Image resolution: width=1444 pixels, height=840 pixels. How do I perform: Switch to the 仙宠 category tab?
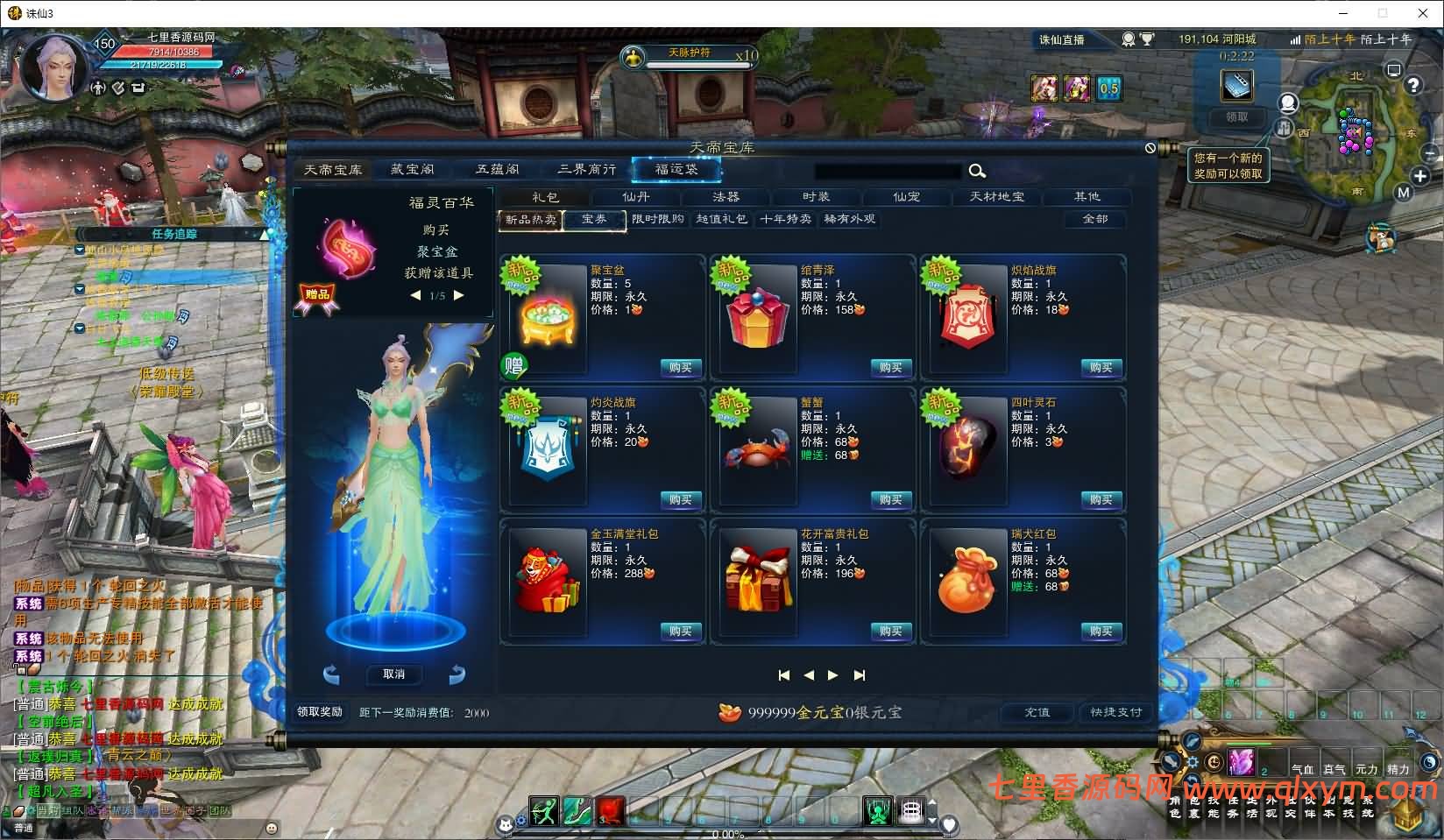click(906, 197)
